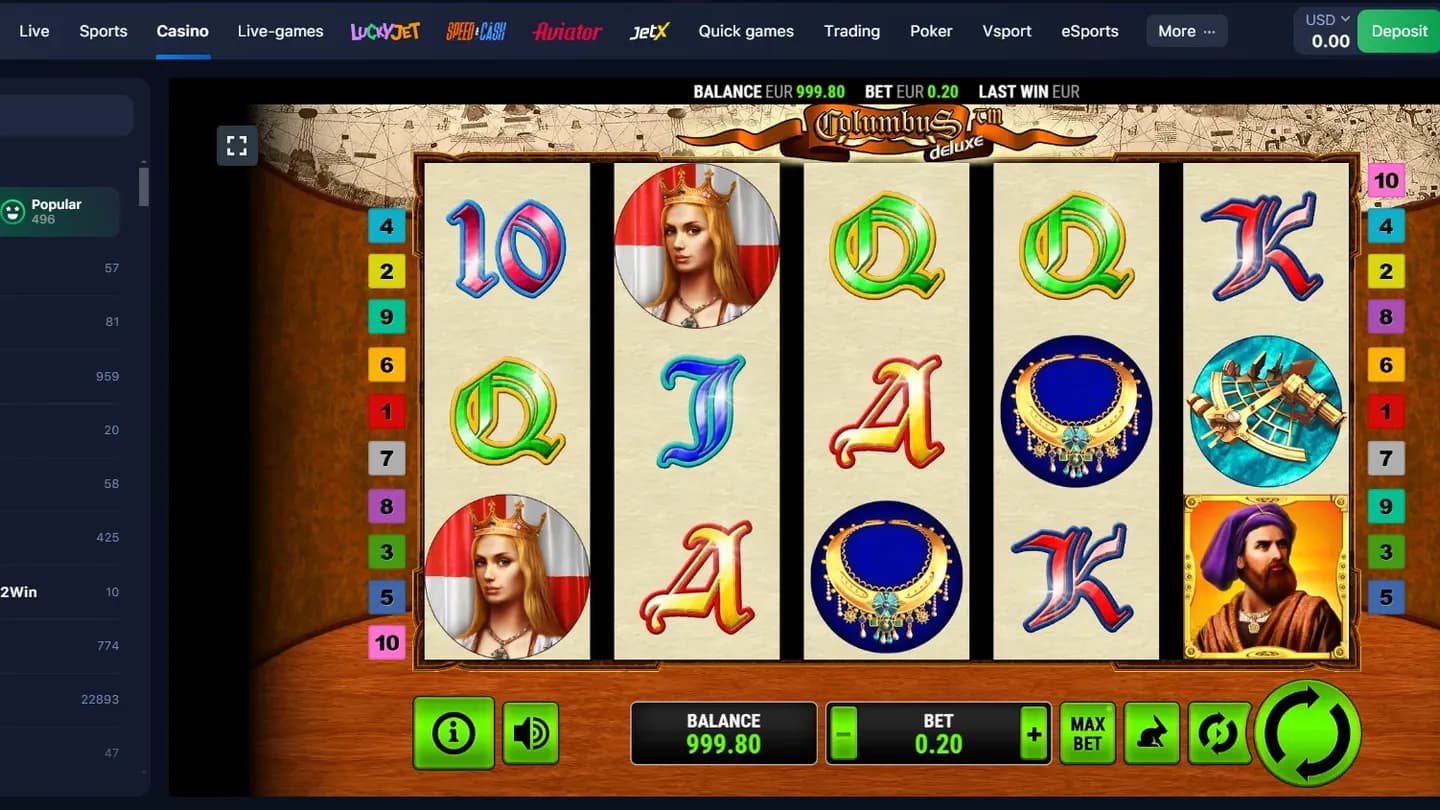
Task: Open LuckyJet from the top navigation
Action: [x=384, y=31]
